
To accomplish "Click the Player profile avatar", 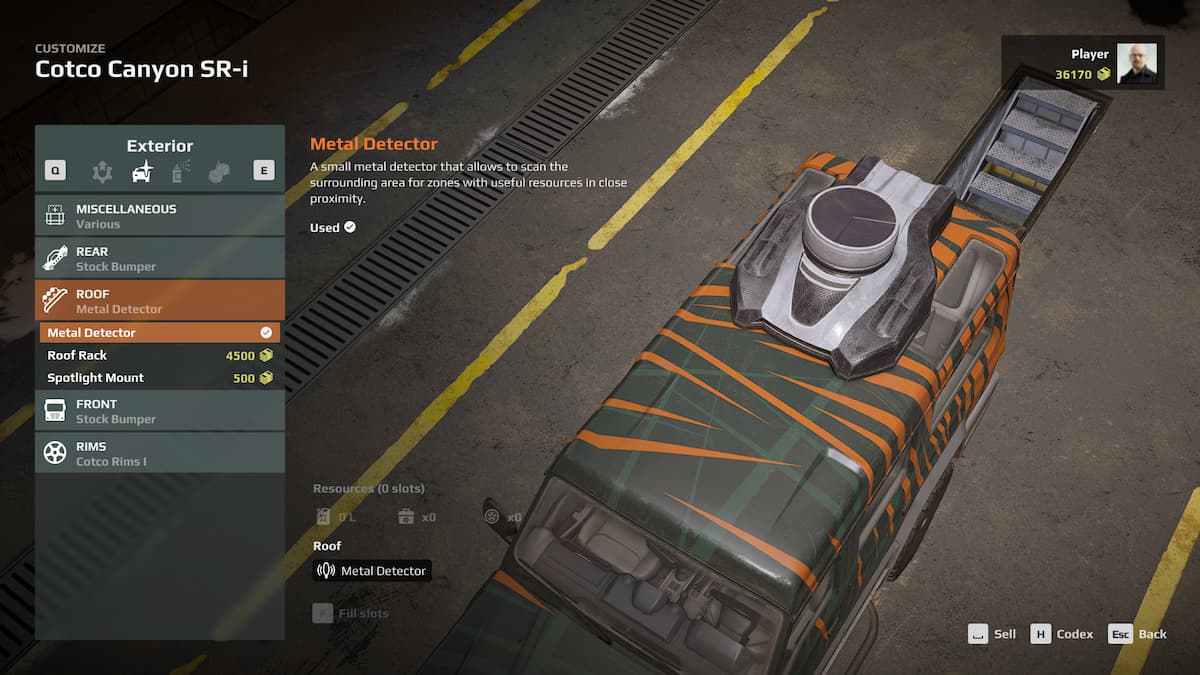I will (1136, 63).
